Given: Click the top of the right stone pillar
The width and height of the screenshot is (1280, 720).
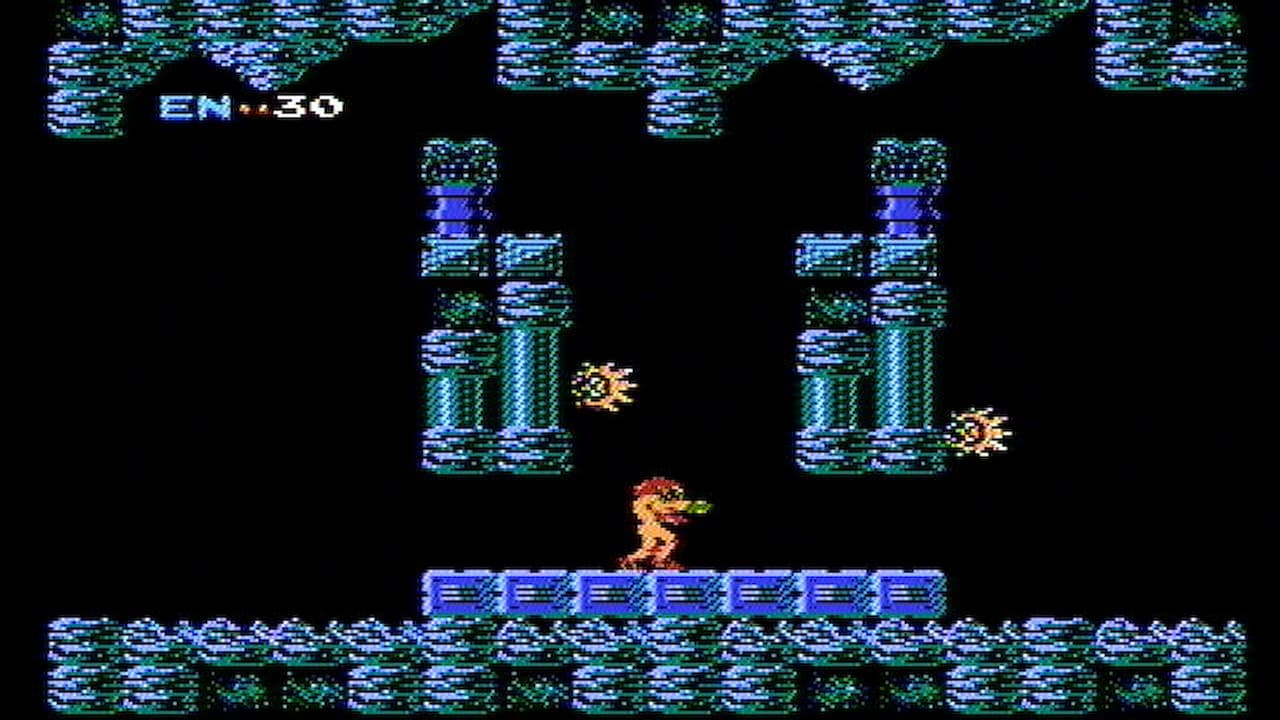Looking at the screenshot, I should [x=905, y=160].
